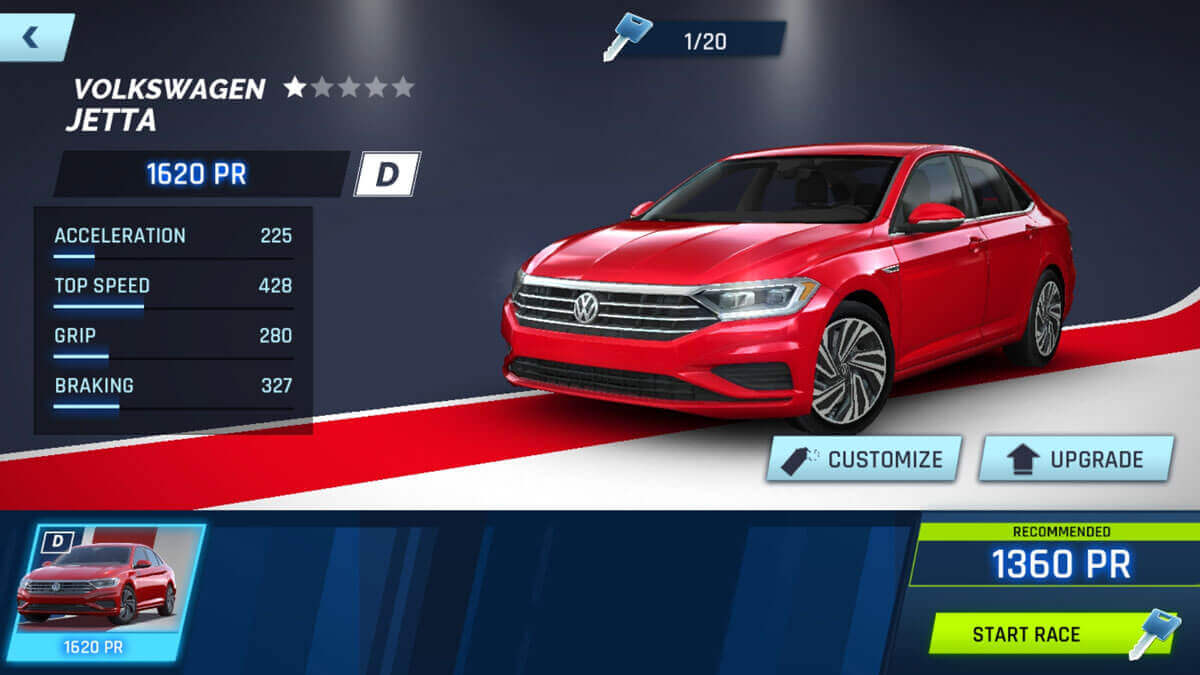Open the Upgrade screen

coord(1075,459)
